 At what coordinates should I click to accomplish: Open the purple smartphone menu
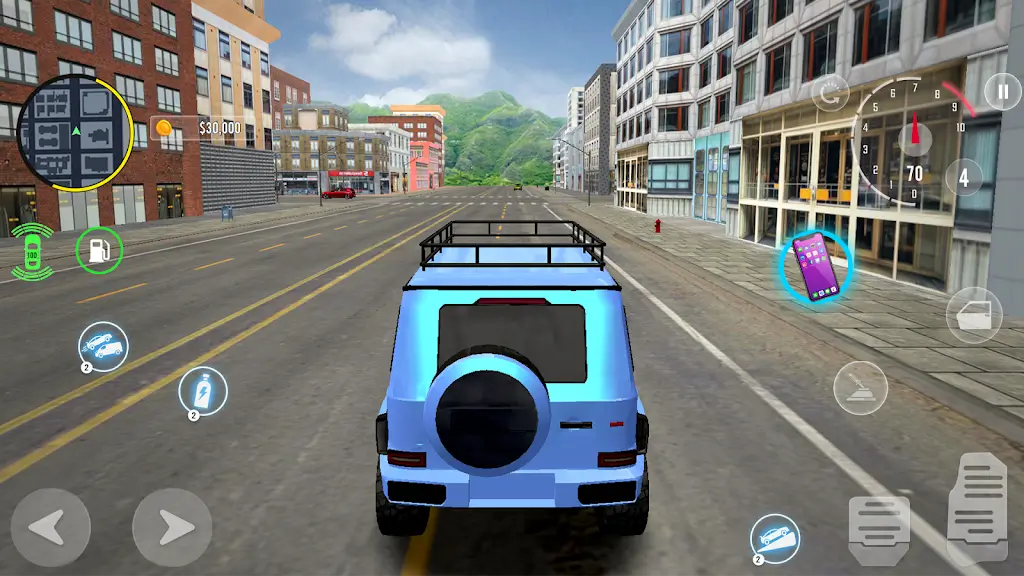point(815,267)
